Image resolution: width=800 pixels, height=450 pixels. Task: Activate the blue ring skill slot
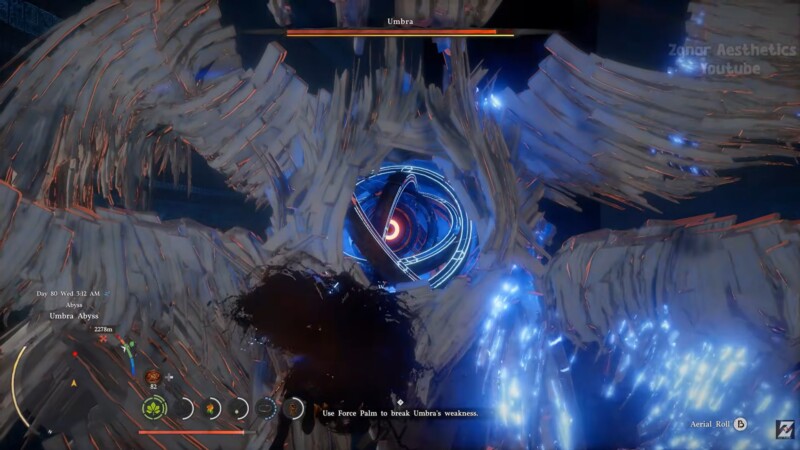[x=266, y=408]
